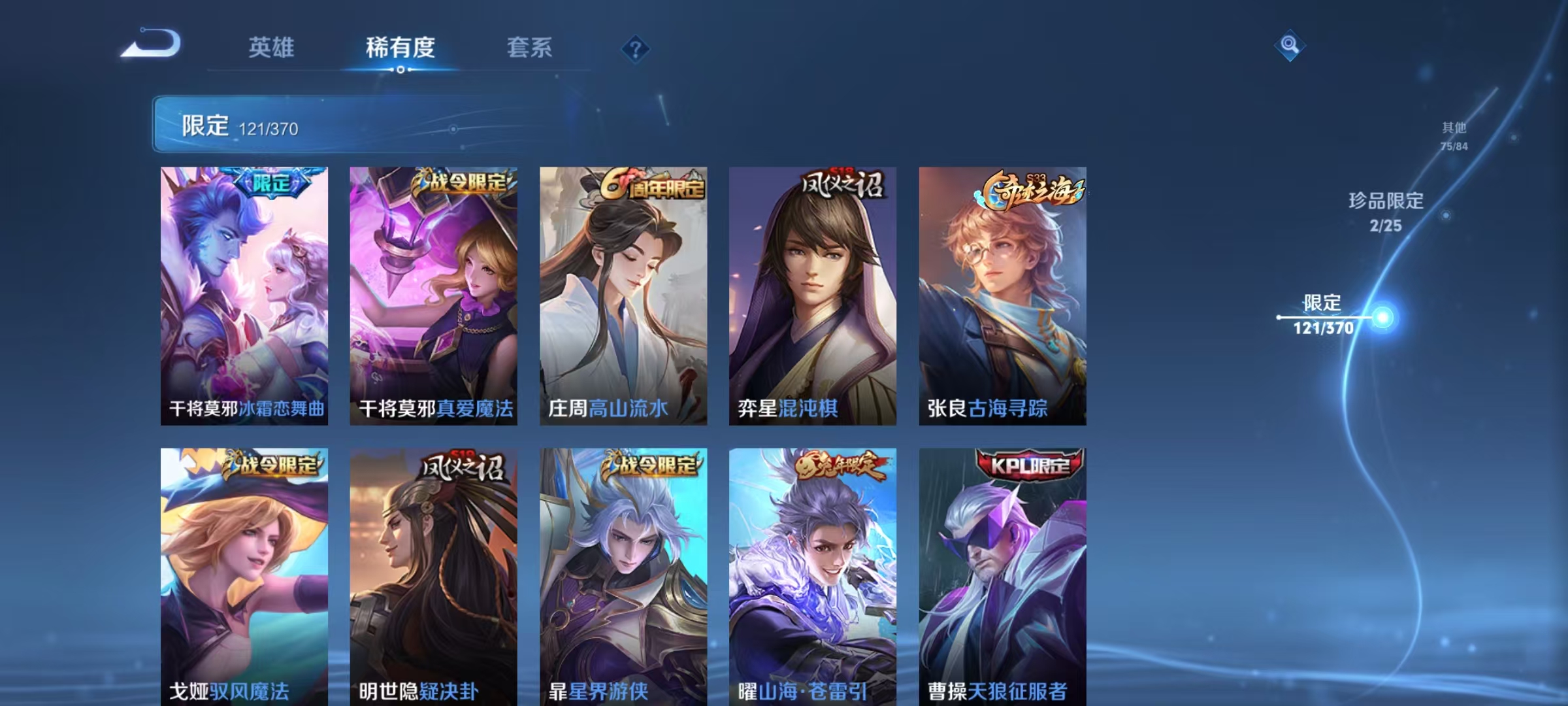
Task: Switch to the 套系 tab
Action: tap(529, 48)
